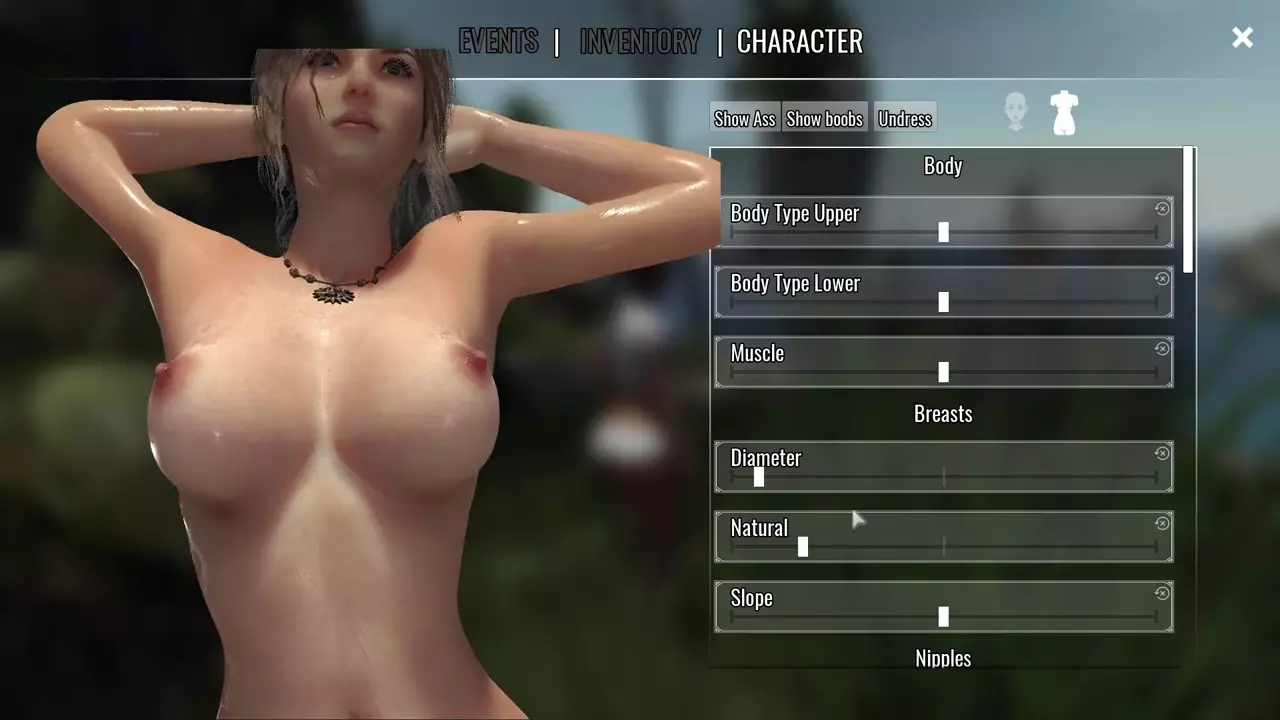Click the Show boobs button

tap(824, 118)
